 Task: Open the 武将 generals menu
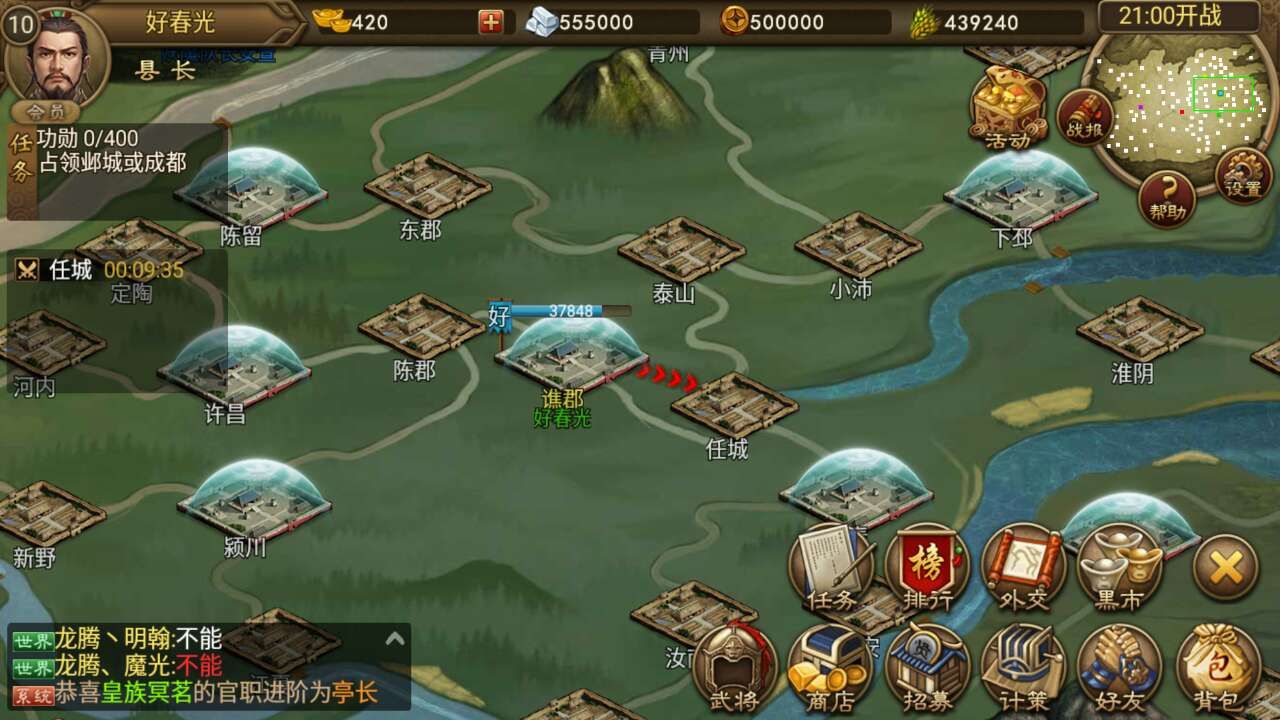pyautogui.click(x=735, y=667)
